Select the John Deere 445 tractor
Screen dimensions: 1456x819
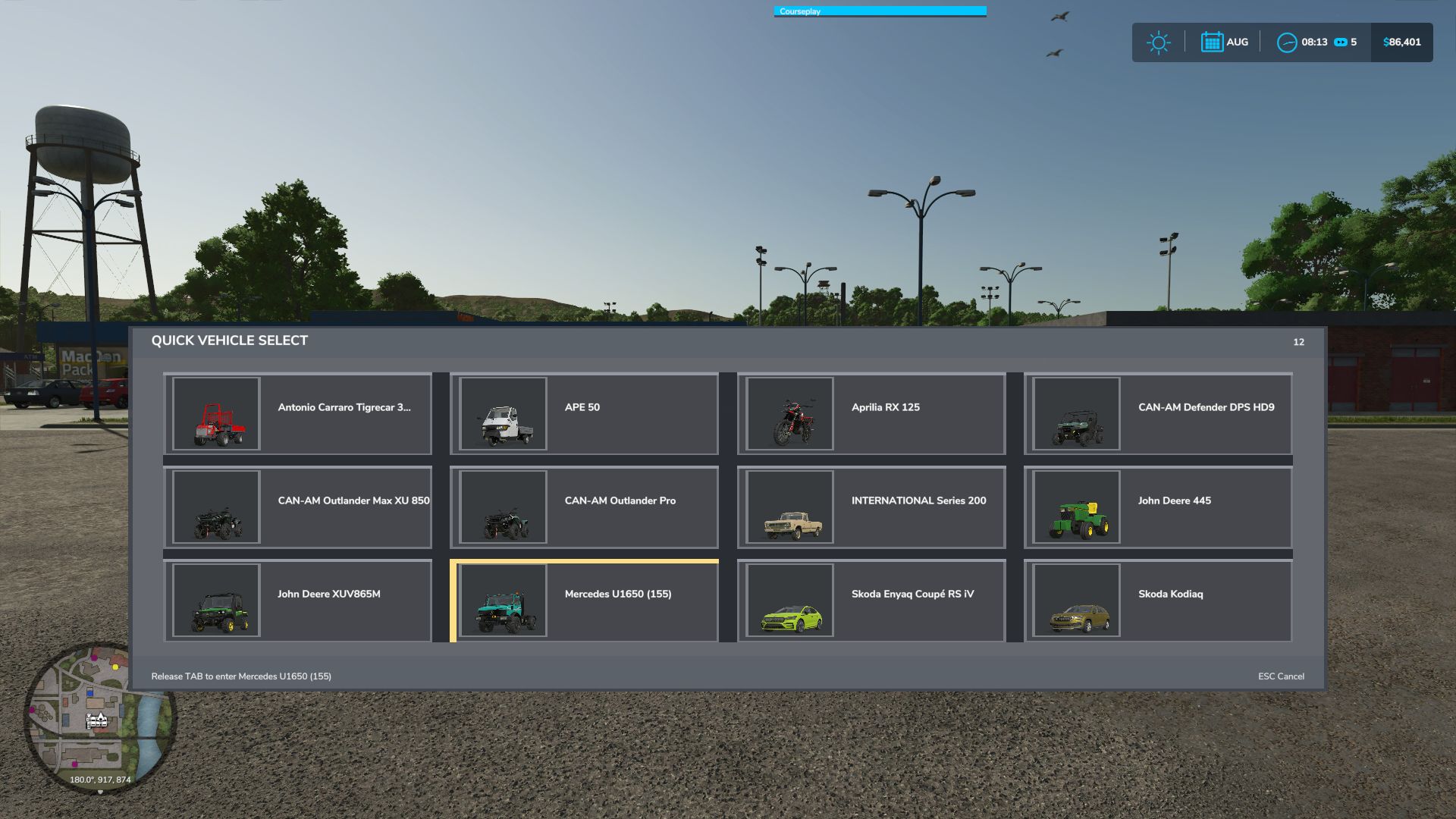(1158, 507)
